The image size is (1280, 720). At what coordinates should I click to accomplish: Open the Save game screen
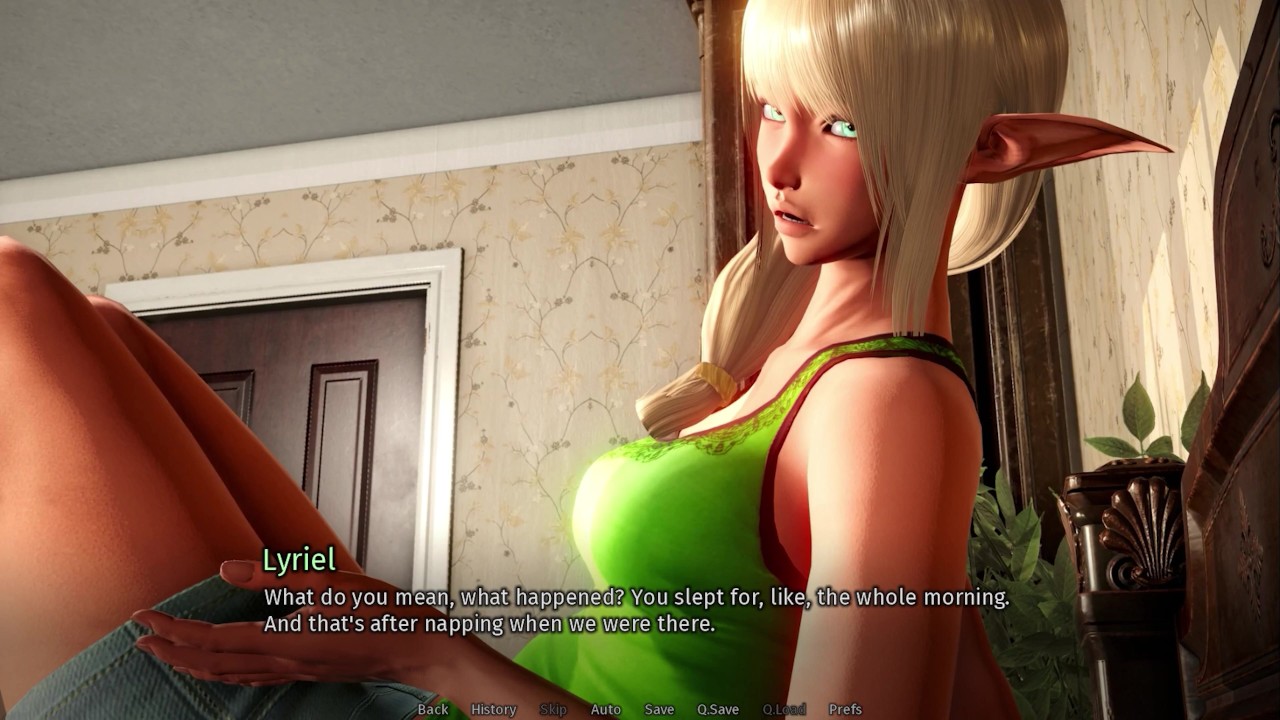click(x=659, y=709)
